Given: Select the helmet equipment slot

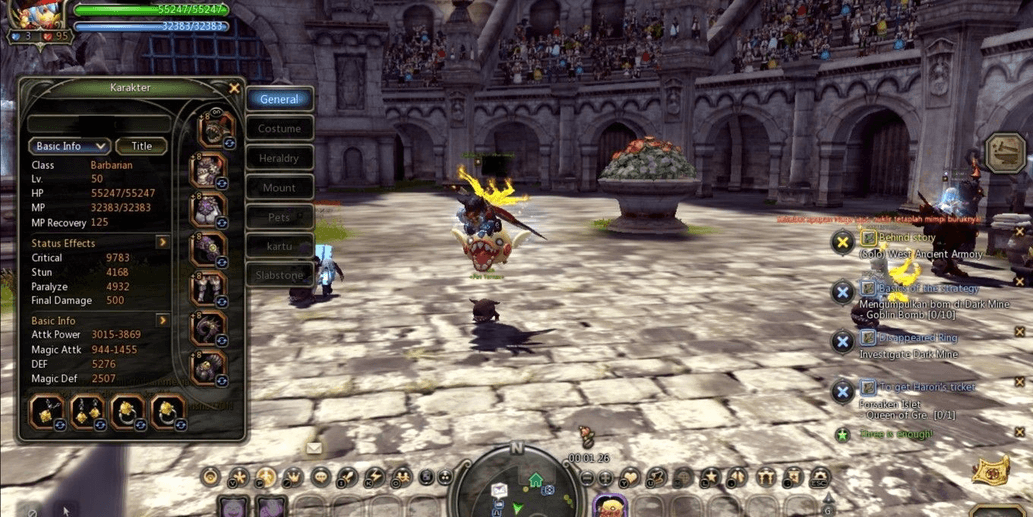Looking at the screenshot, I should point(214,130).
